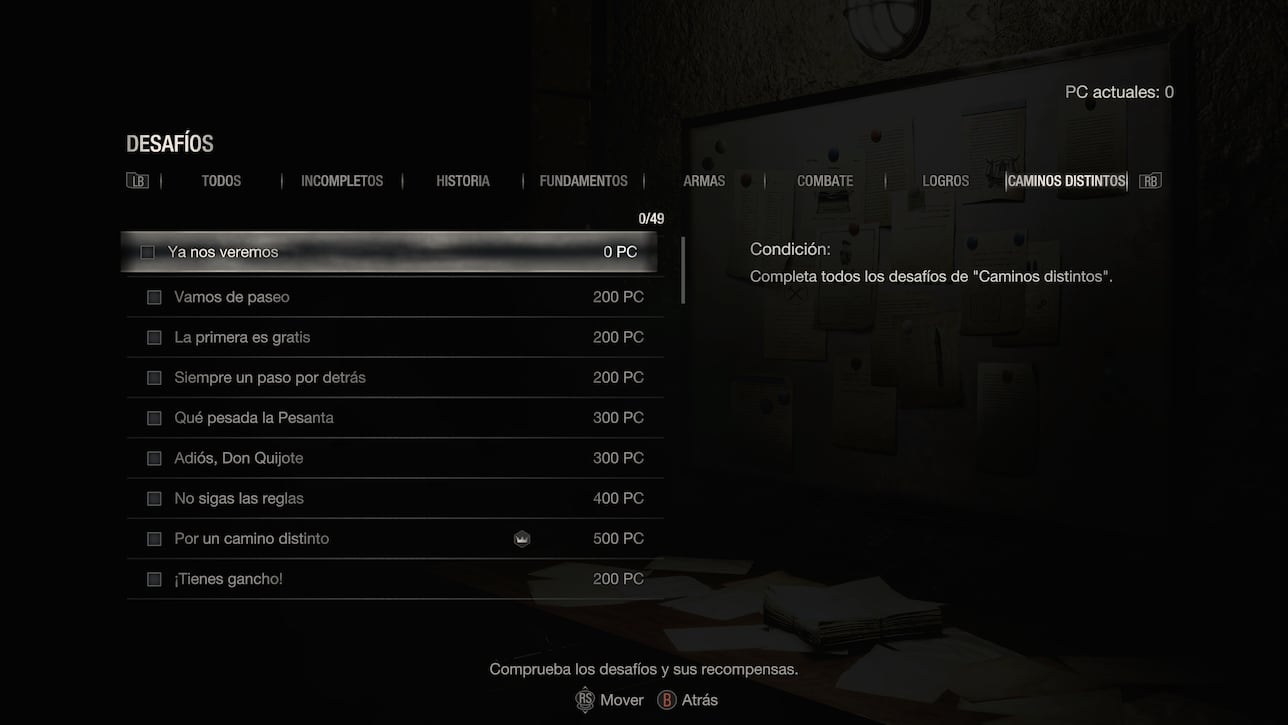Open the ARMAS tab
Viewport: 1288px width, 725px height.
(x=704, y=181)
